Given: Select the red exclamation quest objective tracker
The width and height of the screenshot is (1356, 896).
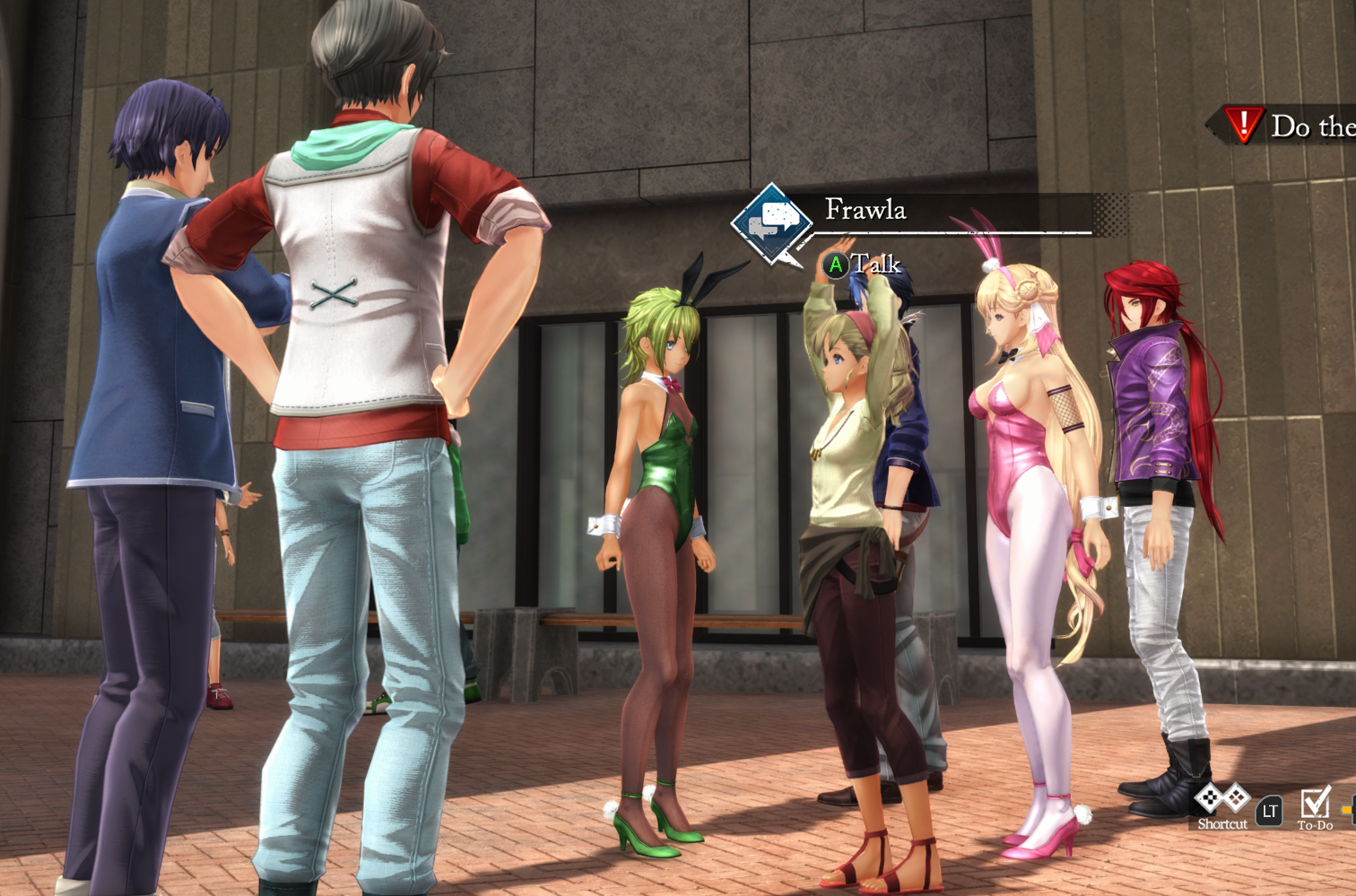Looking at the screenshot, I should click(1244, 125).
